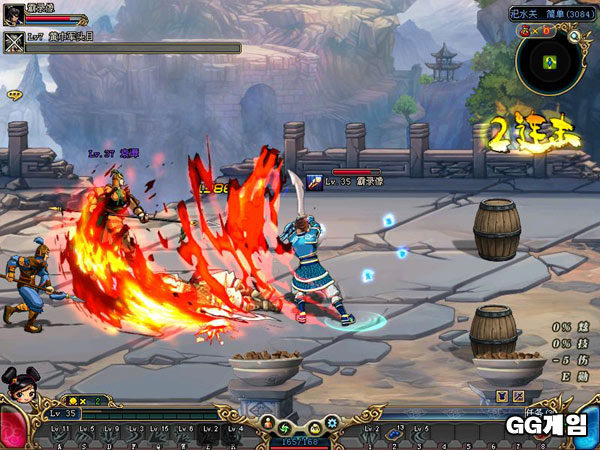Image resolution: width=600 pixels, height=450 pixels.
Task: Click the circular dungeon minimap
Action: 549,62
